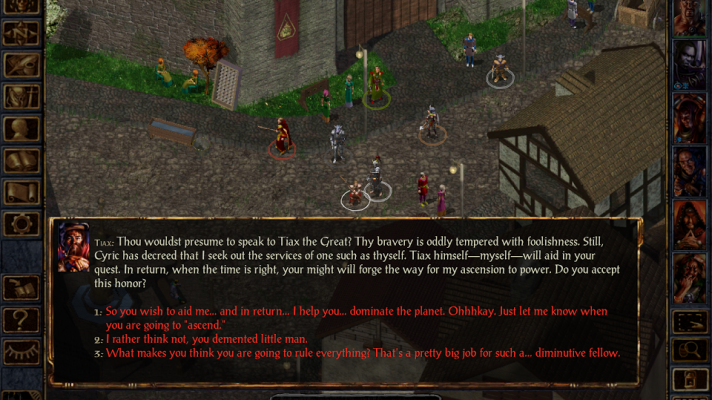Viewport: 712px width, 400px height.
Task: Open the area map with the compass icon
Action: click(x=22, y=35)
